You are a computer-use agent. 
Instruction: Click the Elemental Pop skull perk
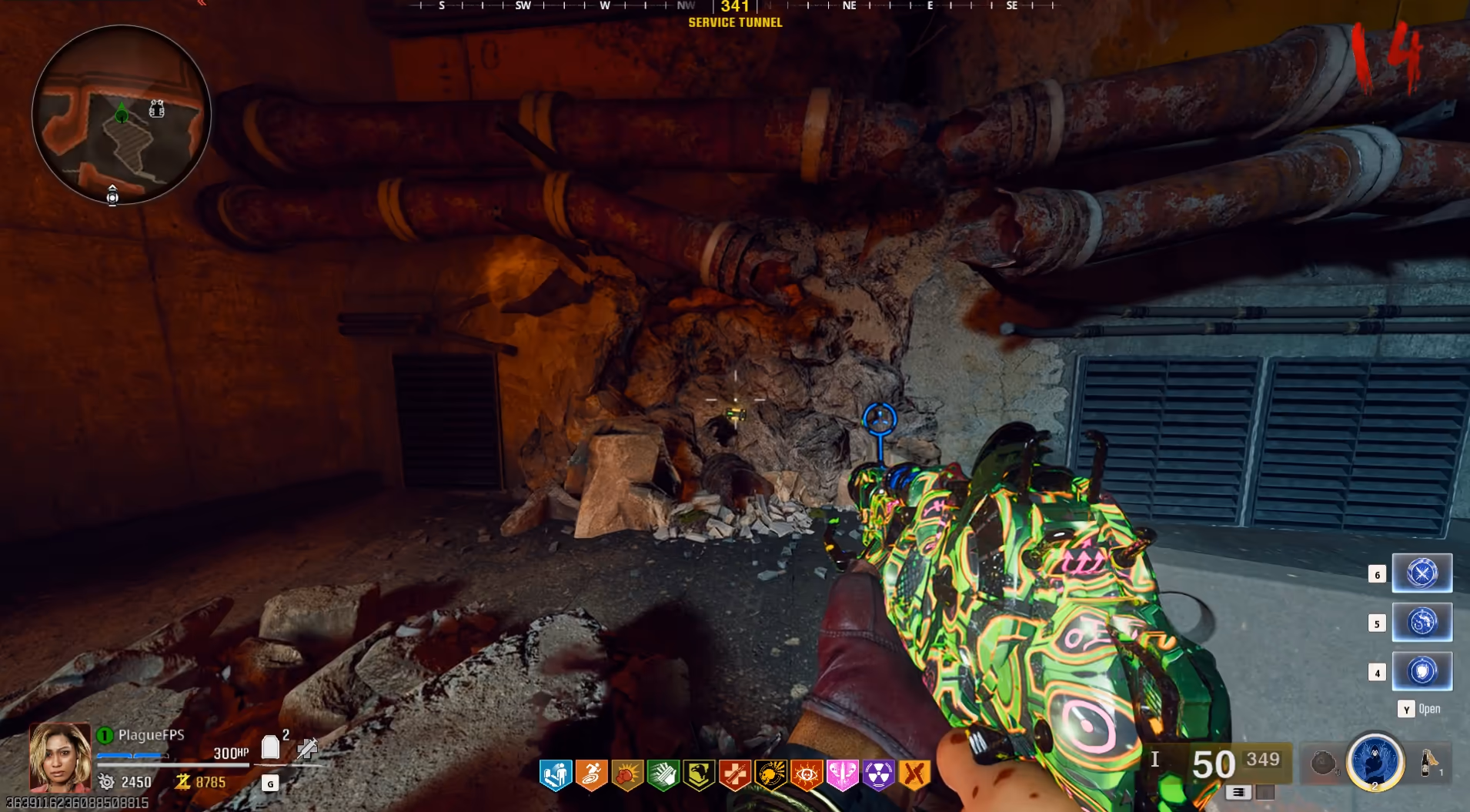[x=770, y=775]
